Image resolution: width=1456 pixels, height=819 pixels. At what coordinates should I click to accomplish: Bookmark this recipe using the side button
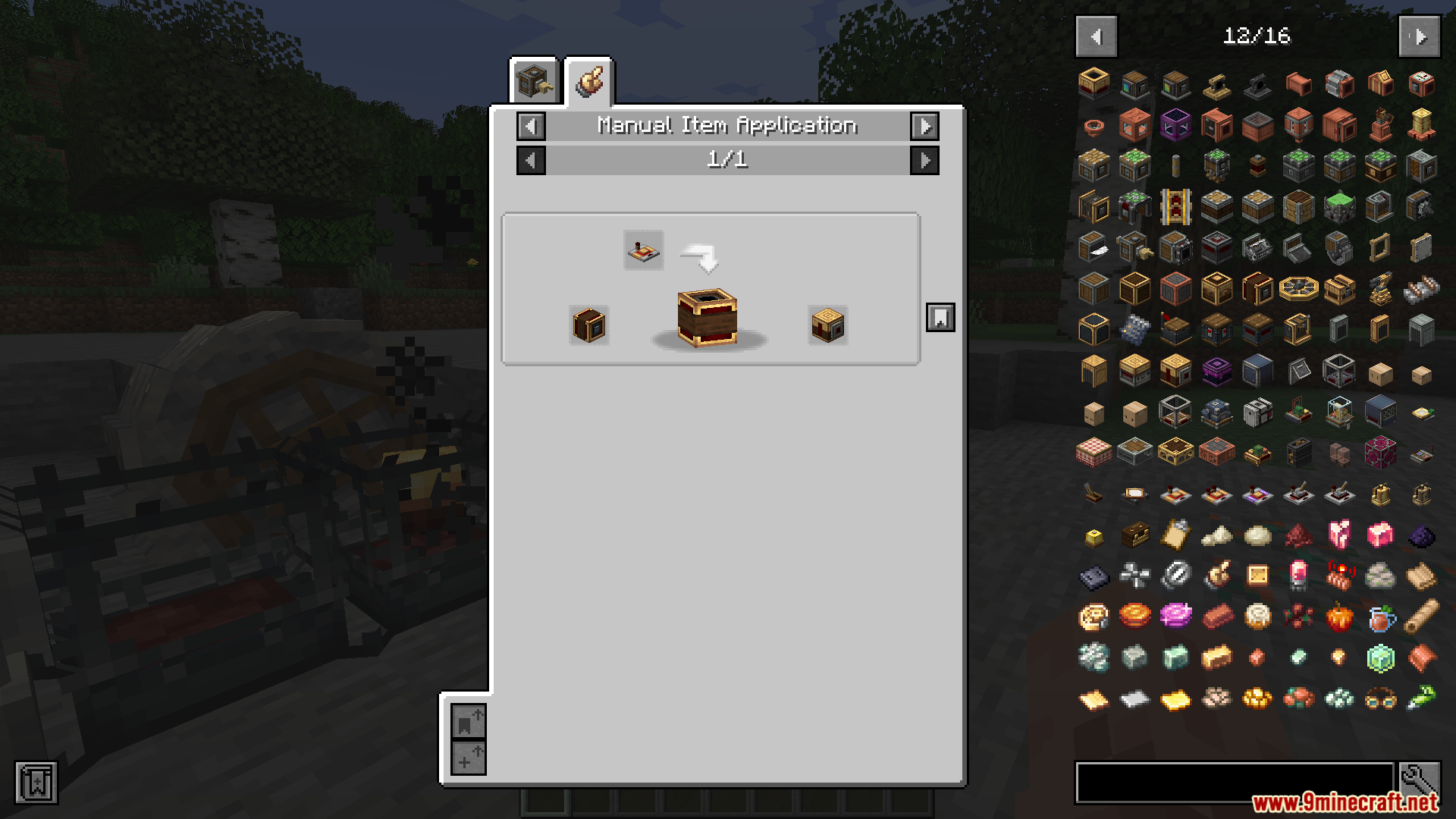click(940, 318)
